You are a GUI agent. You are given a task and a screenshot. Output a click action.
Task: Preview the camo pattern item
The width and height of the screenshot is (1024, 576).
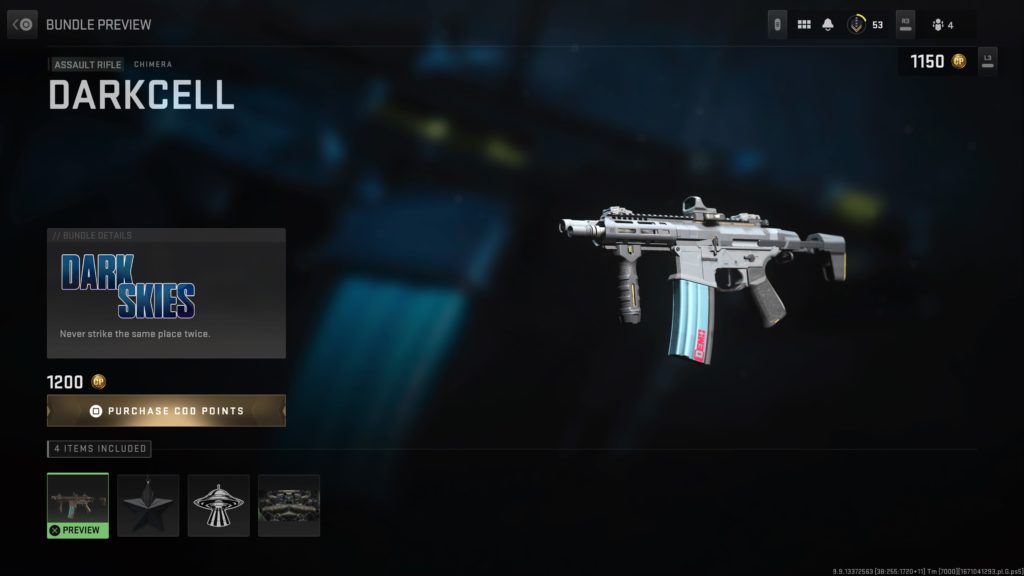[x=289, y=505]
